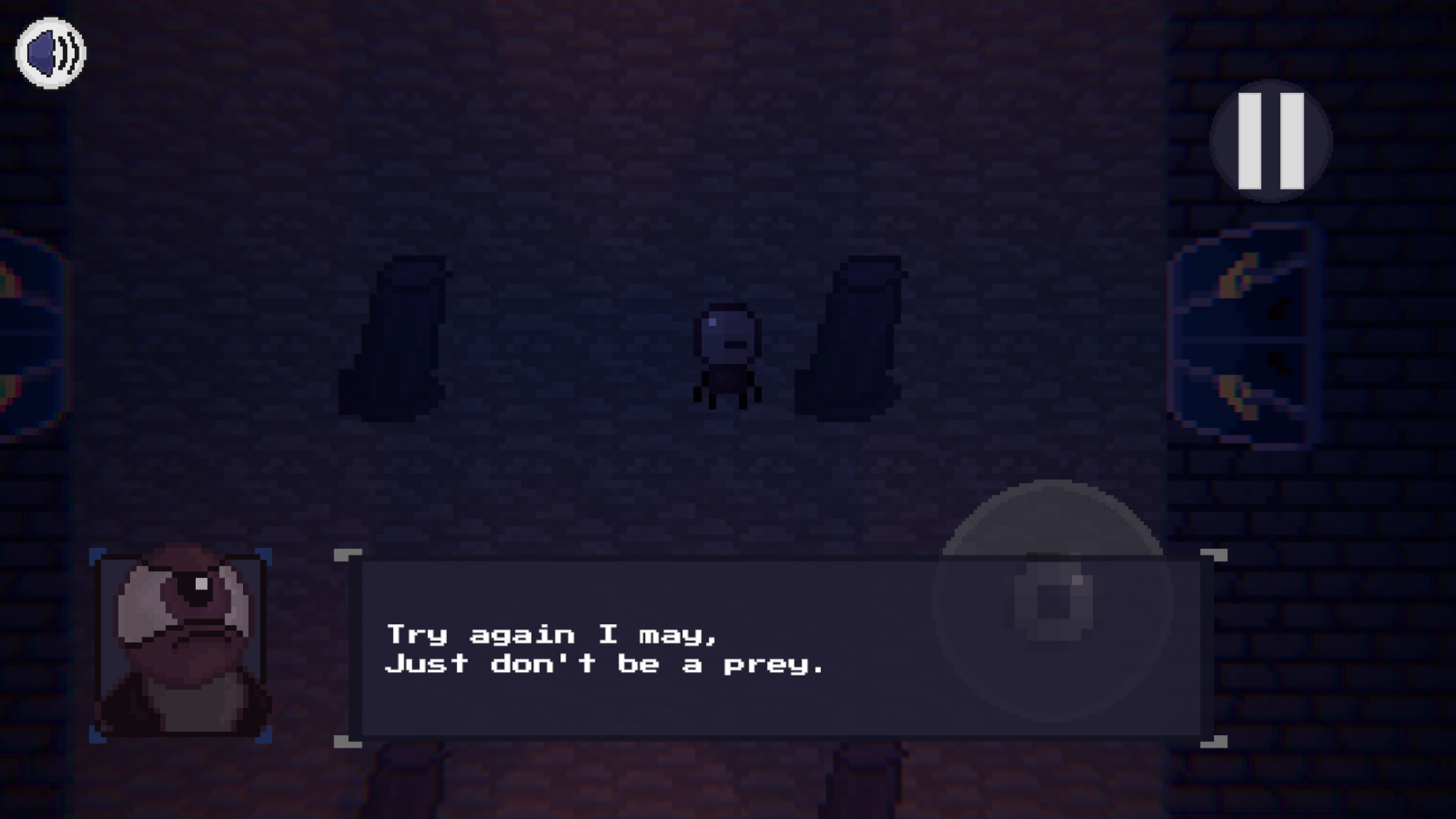Click the line 'Try again I may,'
Image resolution: width=1456 pixels, height=819 pixels.
point(552,633)
